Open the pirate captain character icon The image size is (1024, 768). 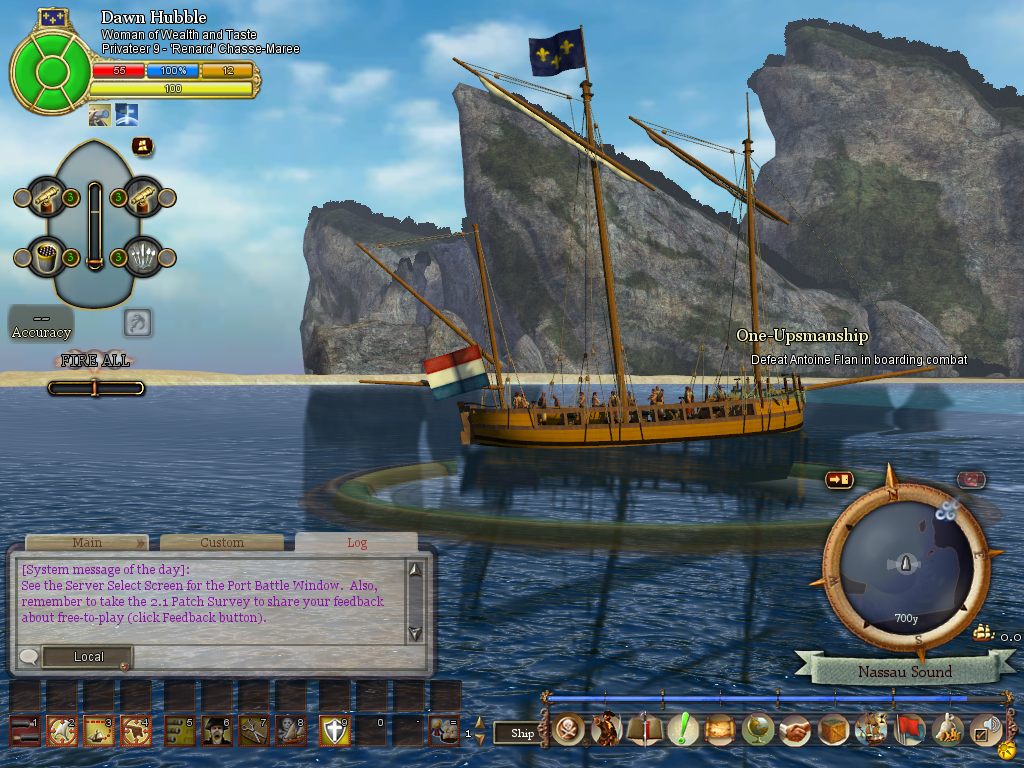pyautogui.click(x=606, y=730)
